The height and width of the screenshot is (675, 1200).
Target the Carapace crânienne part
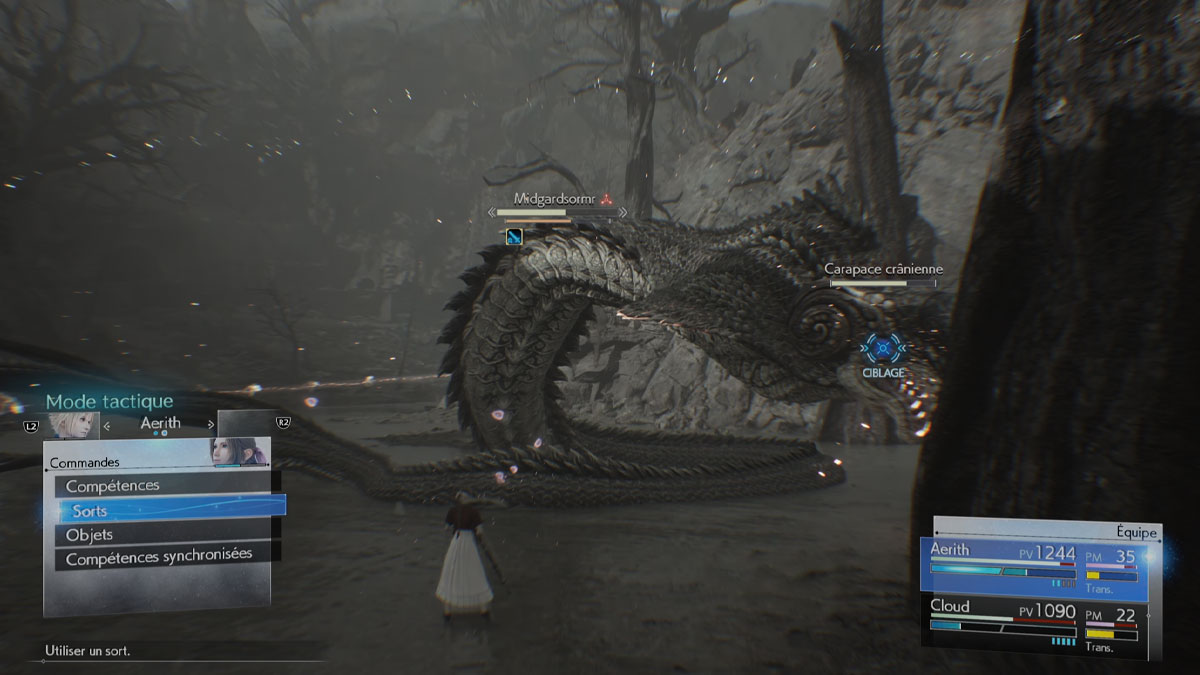coord(883,270)
